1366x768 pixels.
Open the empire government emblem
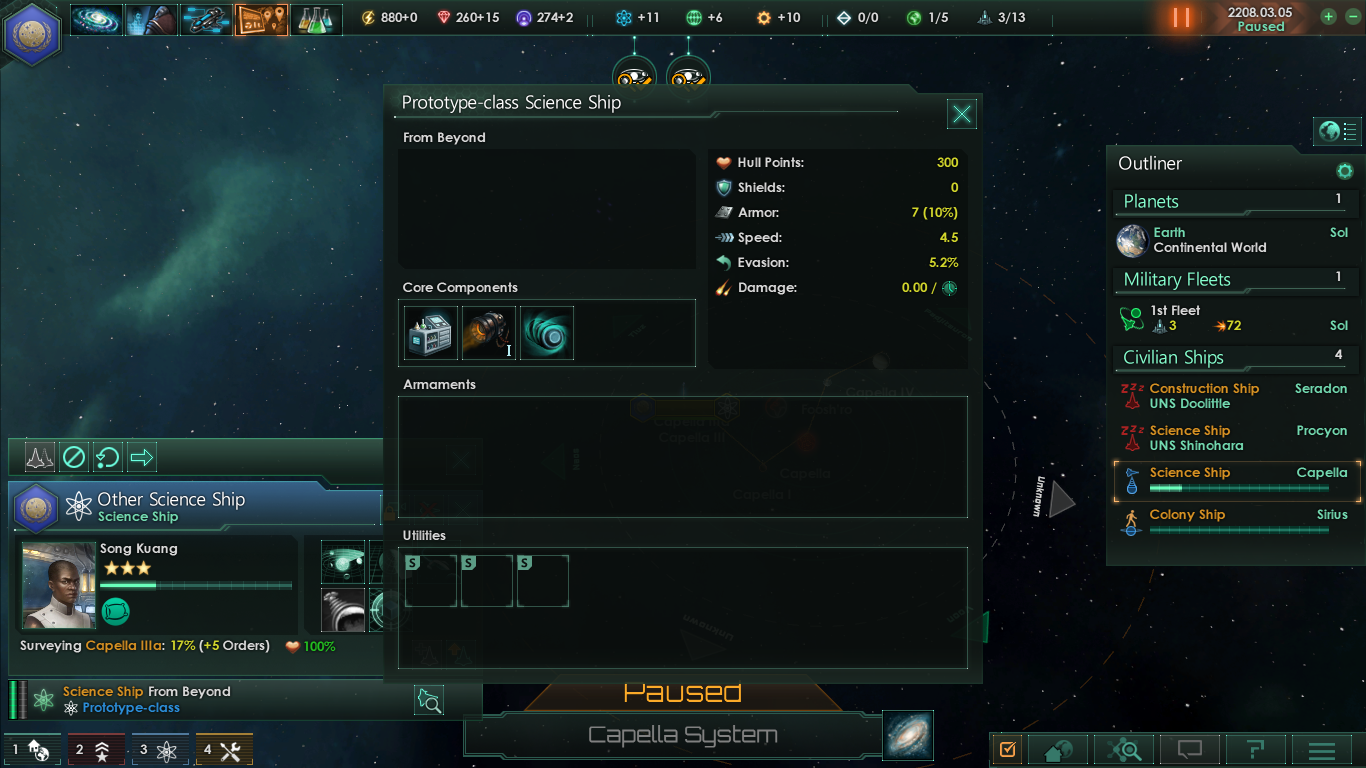tap(33, 34)
